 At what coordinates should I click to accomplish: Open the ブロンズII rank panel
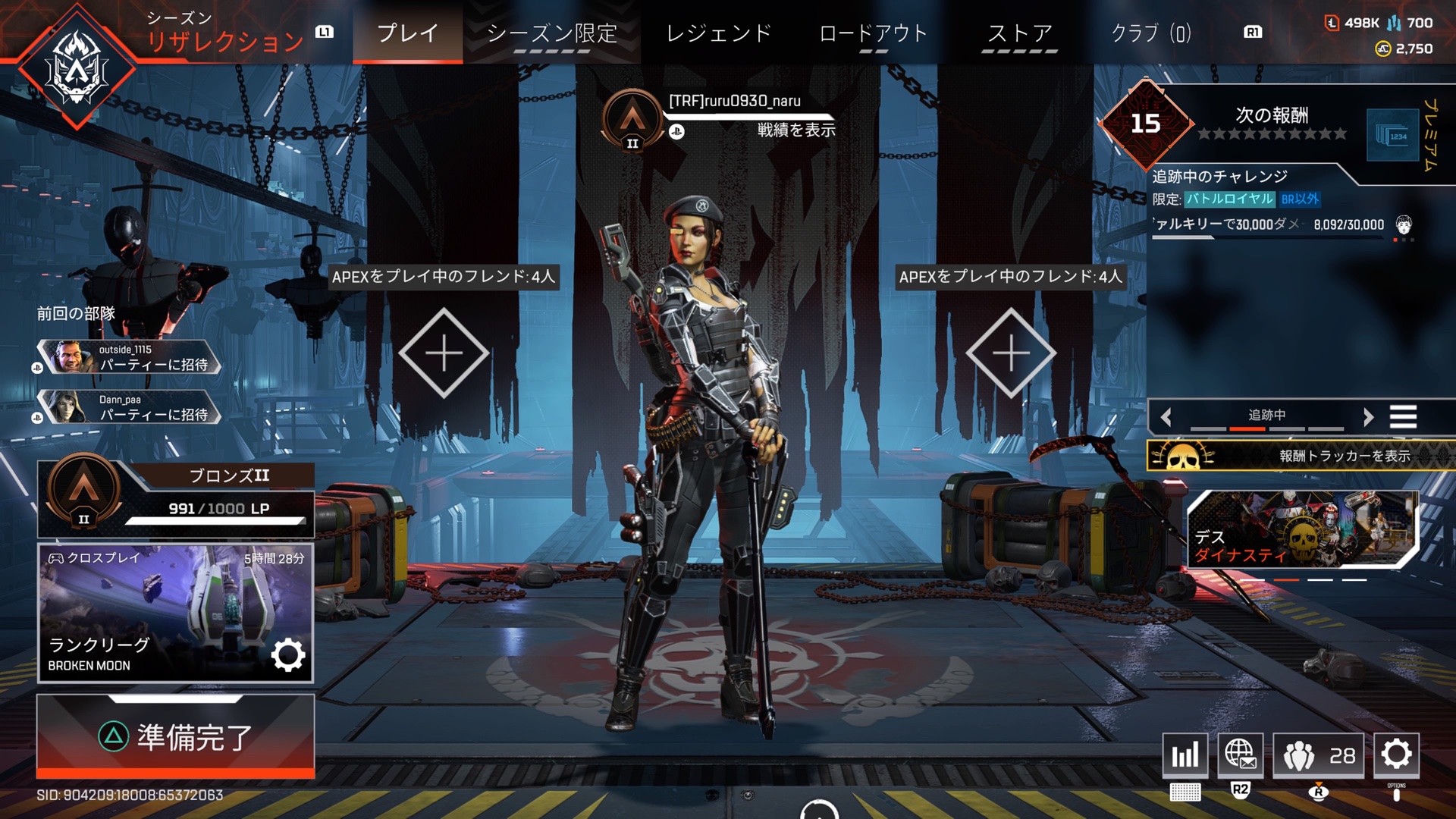tap(175, 499)
